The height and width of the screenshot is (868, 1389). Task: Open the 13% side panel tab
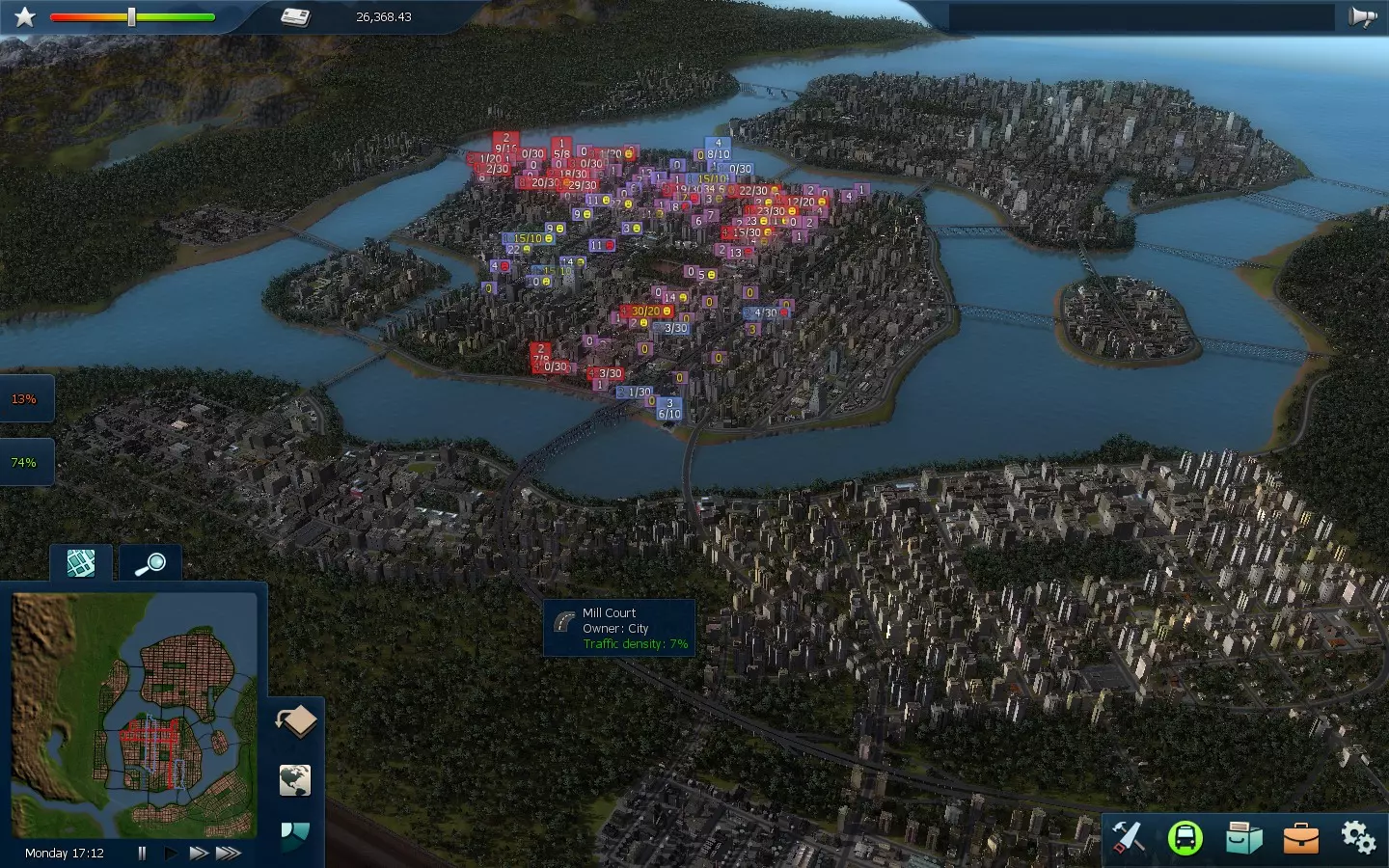click(x=24, y=399)
